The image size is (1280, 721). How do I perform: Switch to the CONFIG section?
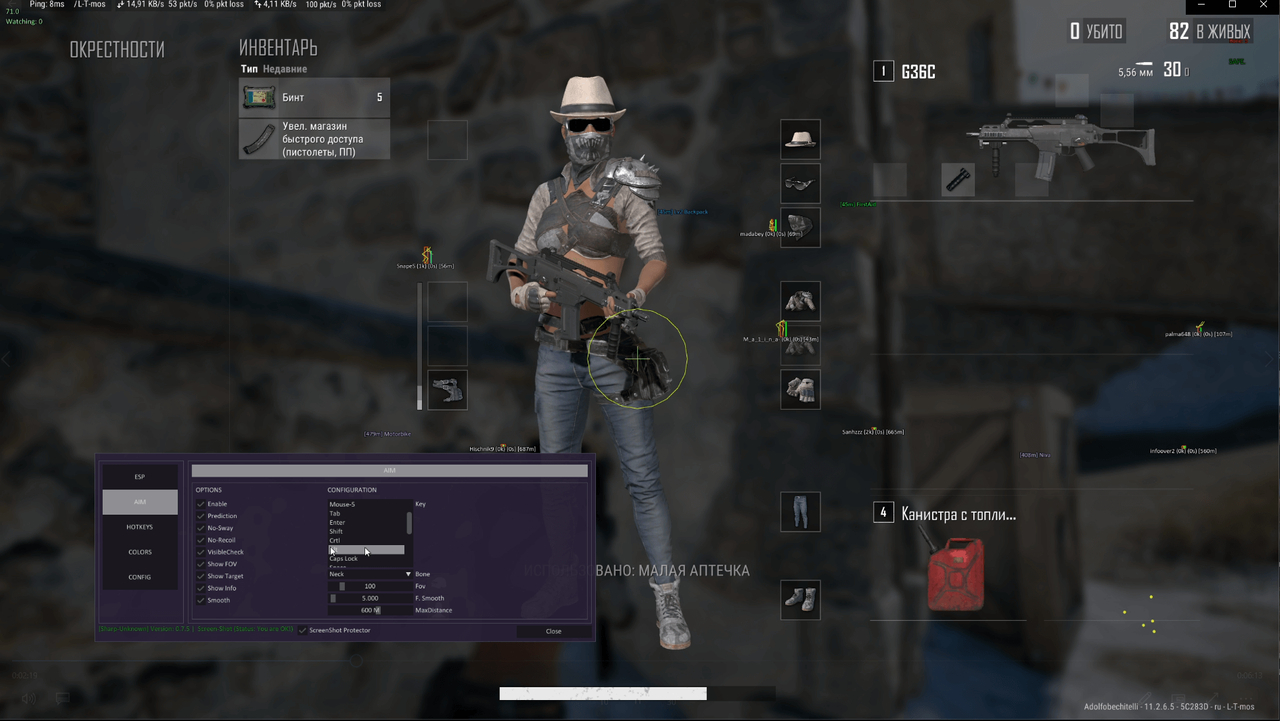[x=139, y=576]
